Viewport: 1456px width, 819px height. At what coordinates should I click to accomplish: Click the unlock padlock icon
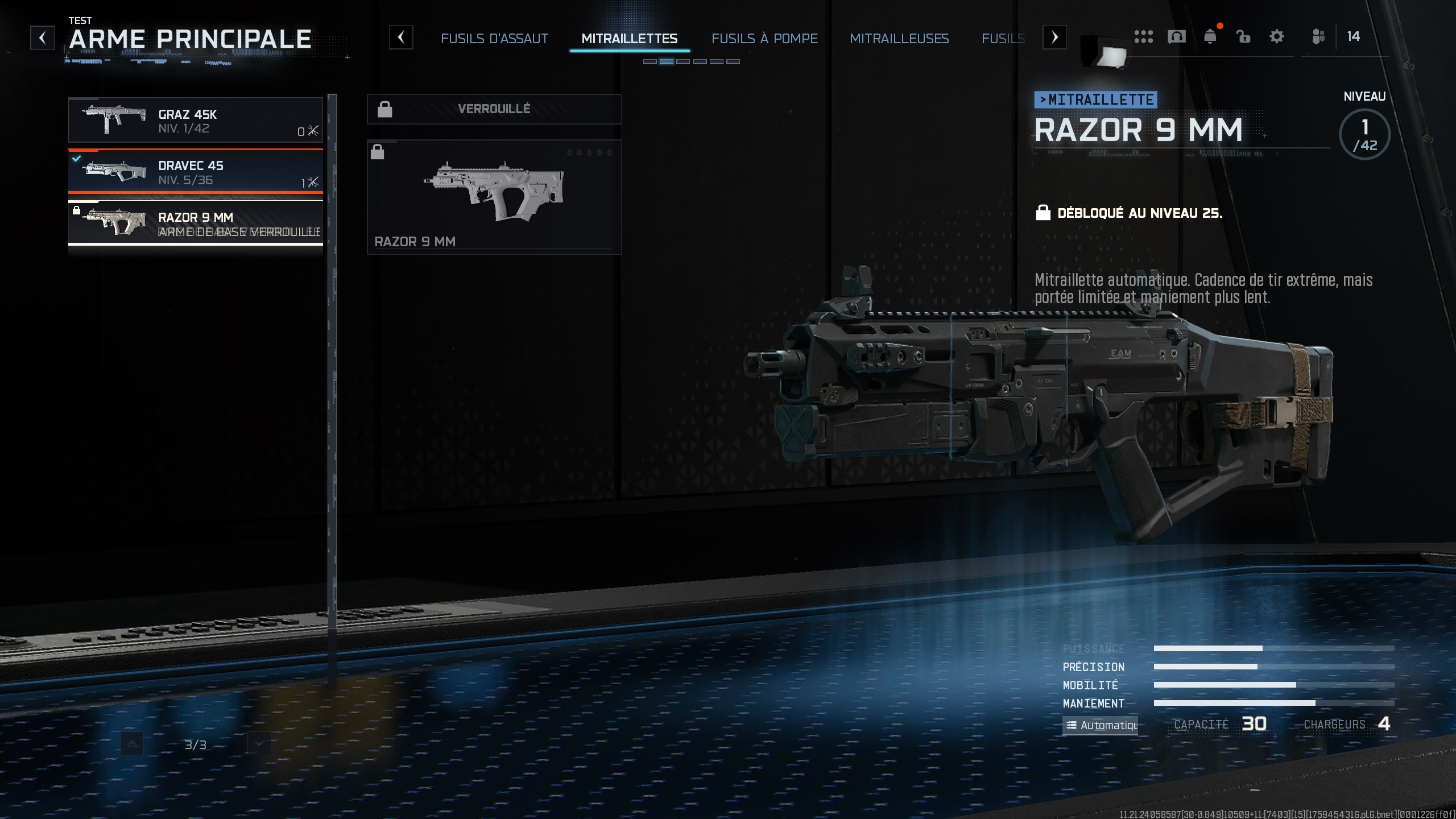click(1244, 36)
